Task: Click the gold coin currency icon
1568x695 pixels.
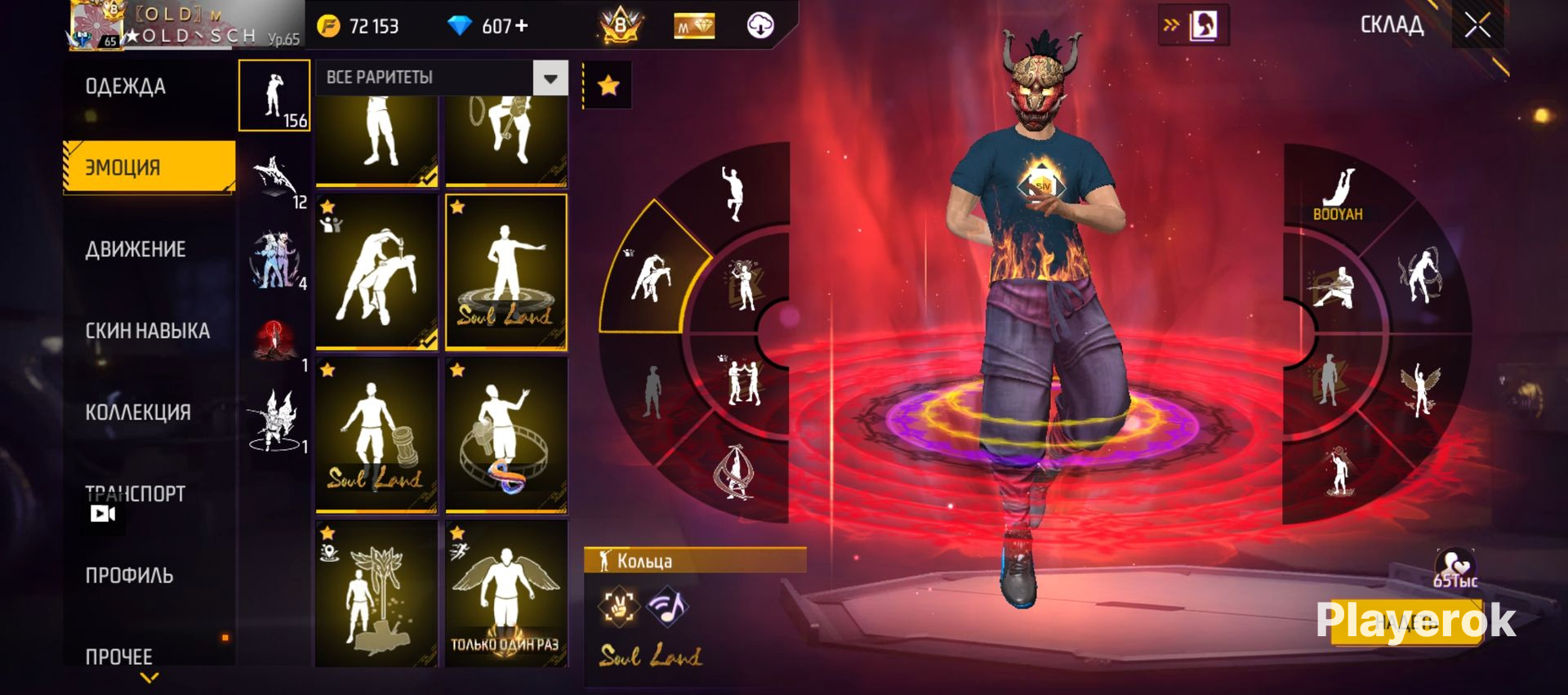Action: pos(328,27)
